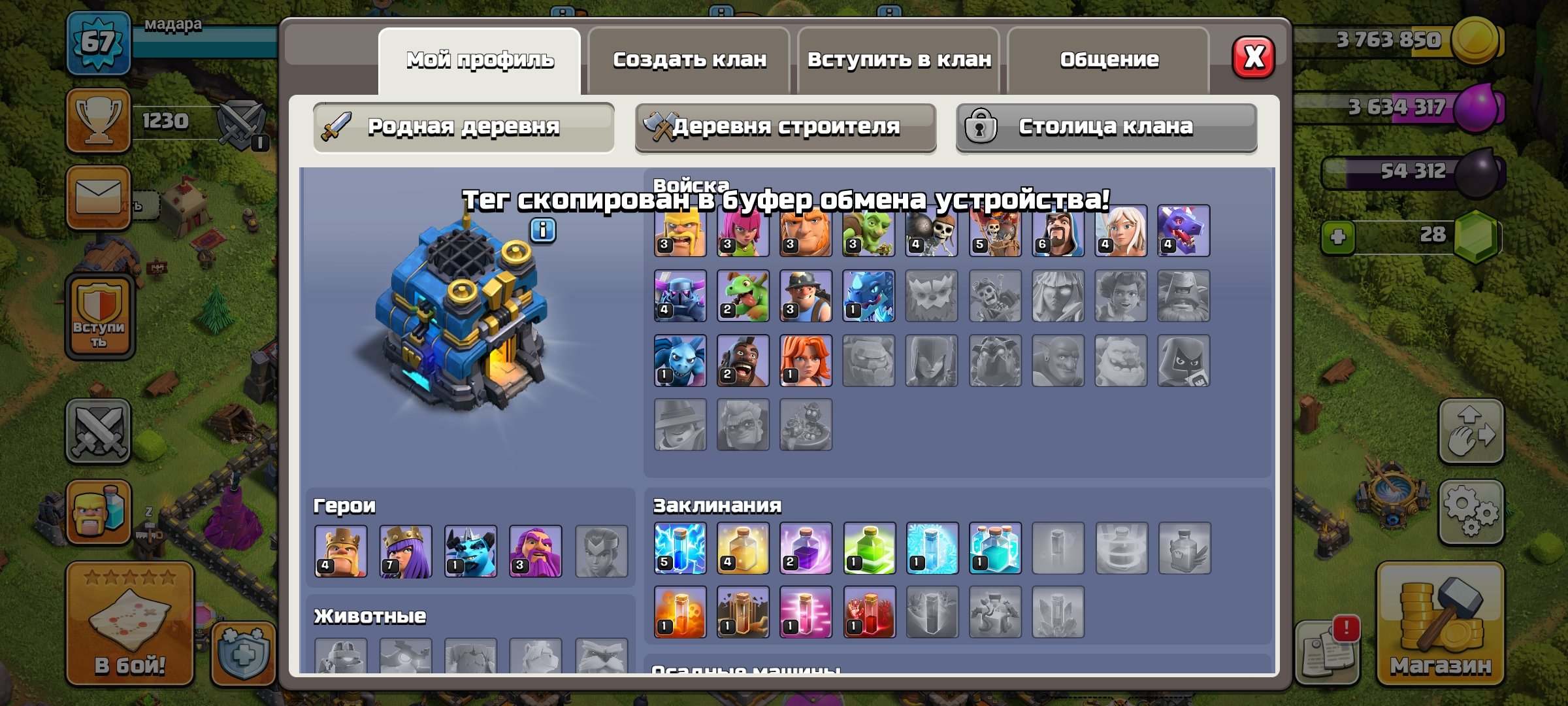Click the level 67 player badge
This screenshot has height=706, width=1568.
97,42
